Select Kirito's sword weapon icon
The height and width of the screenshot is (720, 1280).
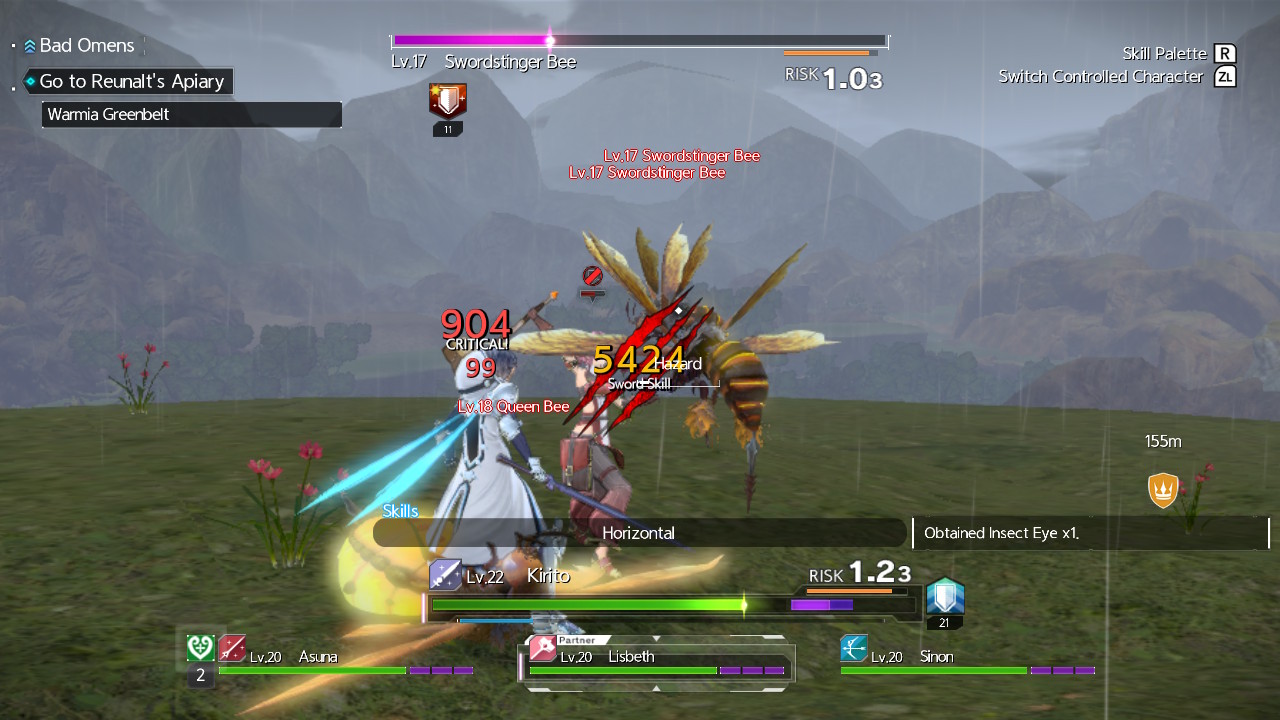[445, 575]
